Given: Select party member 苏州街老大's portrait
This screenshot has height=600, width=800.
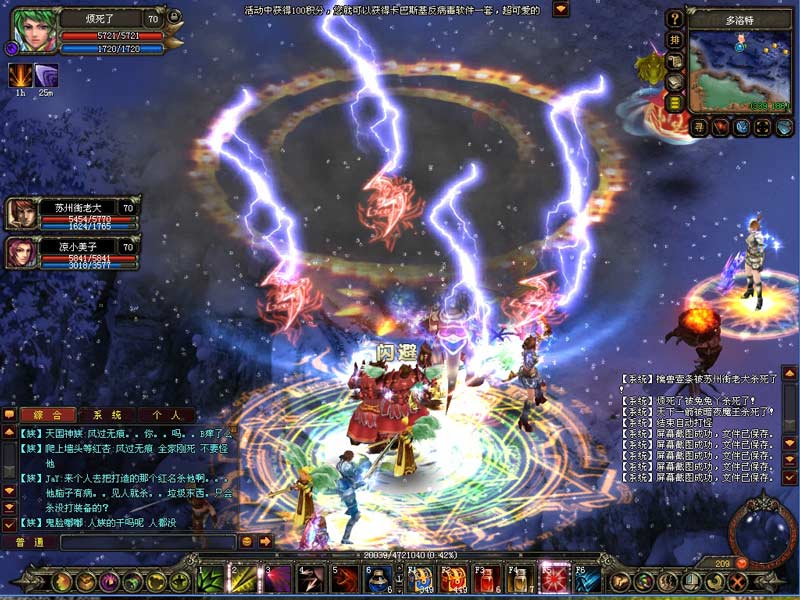Looking at the screenshot, I should click(x=20, y=214).
